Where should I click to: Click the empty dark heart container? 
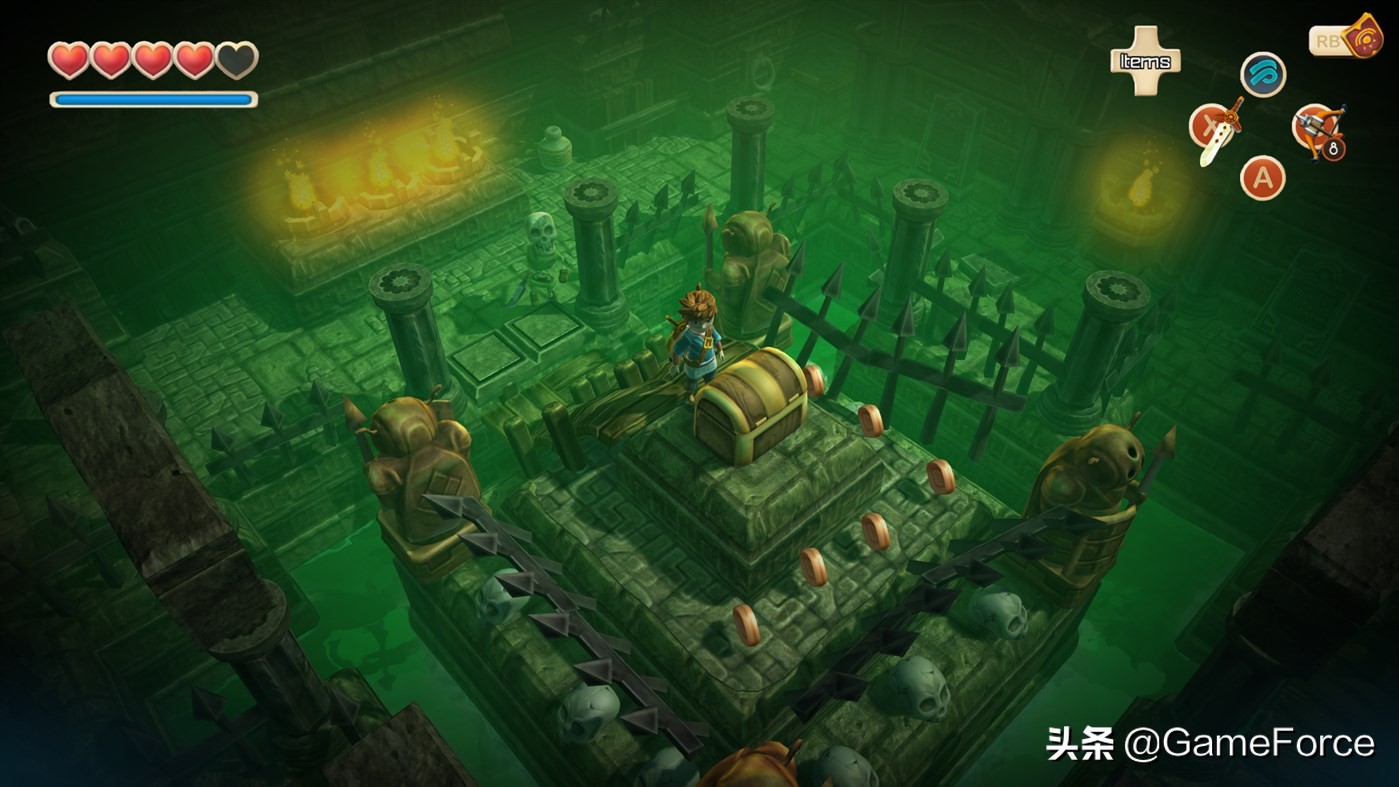[x=235, y=60]
